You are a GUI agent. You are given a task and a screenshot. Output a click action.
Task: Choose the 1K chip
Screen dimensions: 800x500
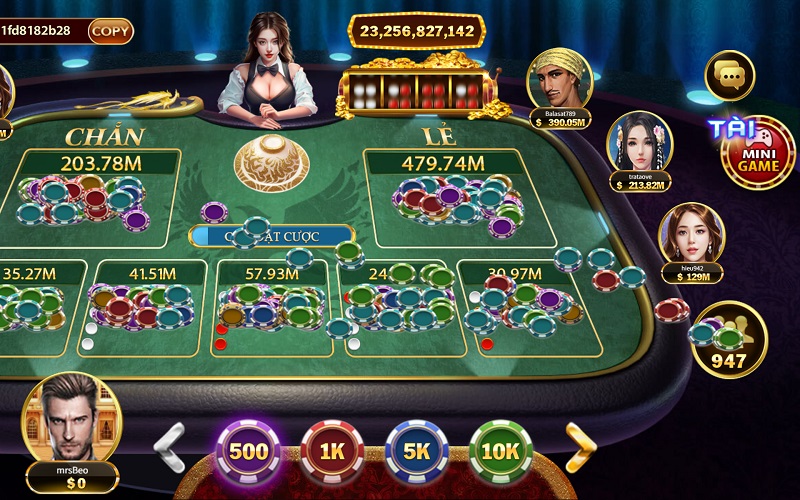(332, 452)
